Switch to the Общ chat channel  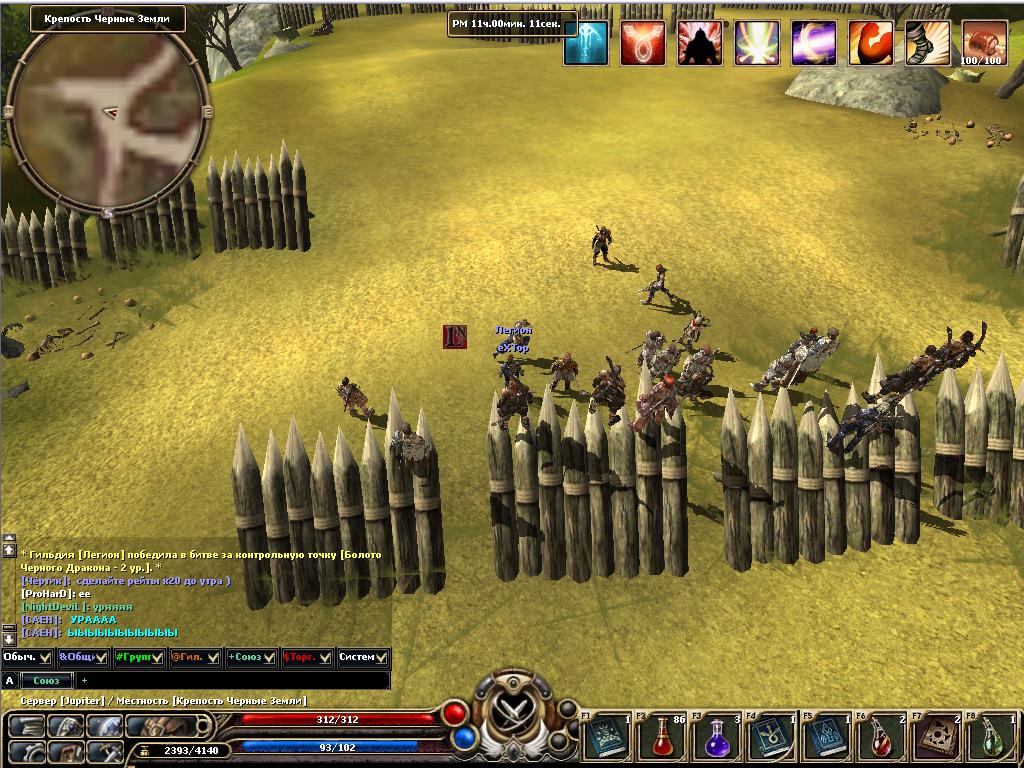(83, 657)
